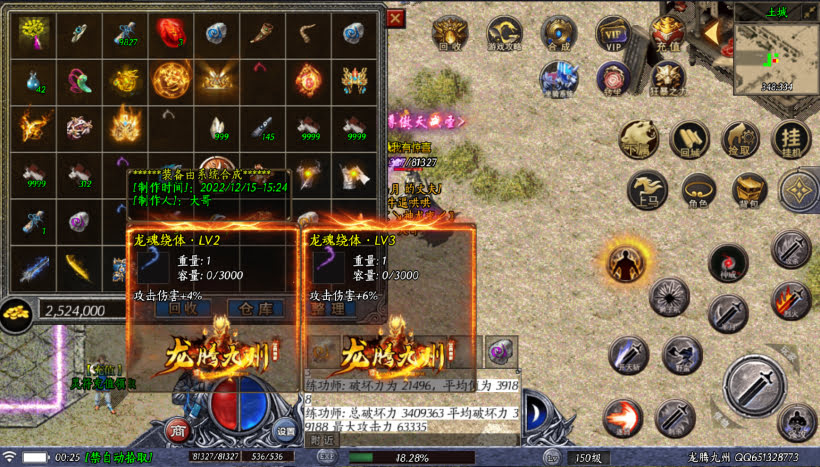Open the 回收 recycle menu icon
This screenshot has height=467, width=820.
pos(451,32)
